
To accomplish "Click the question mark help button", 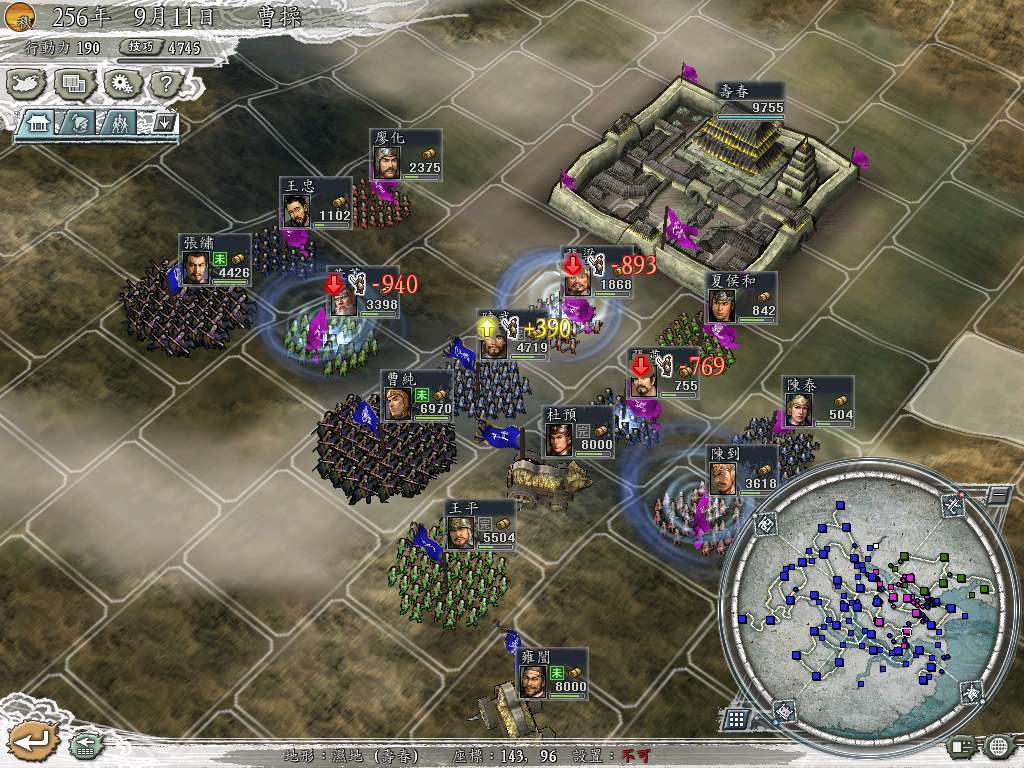I will [166, 84].
